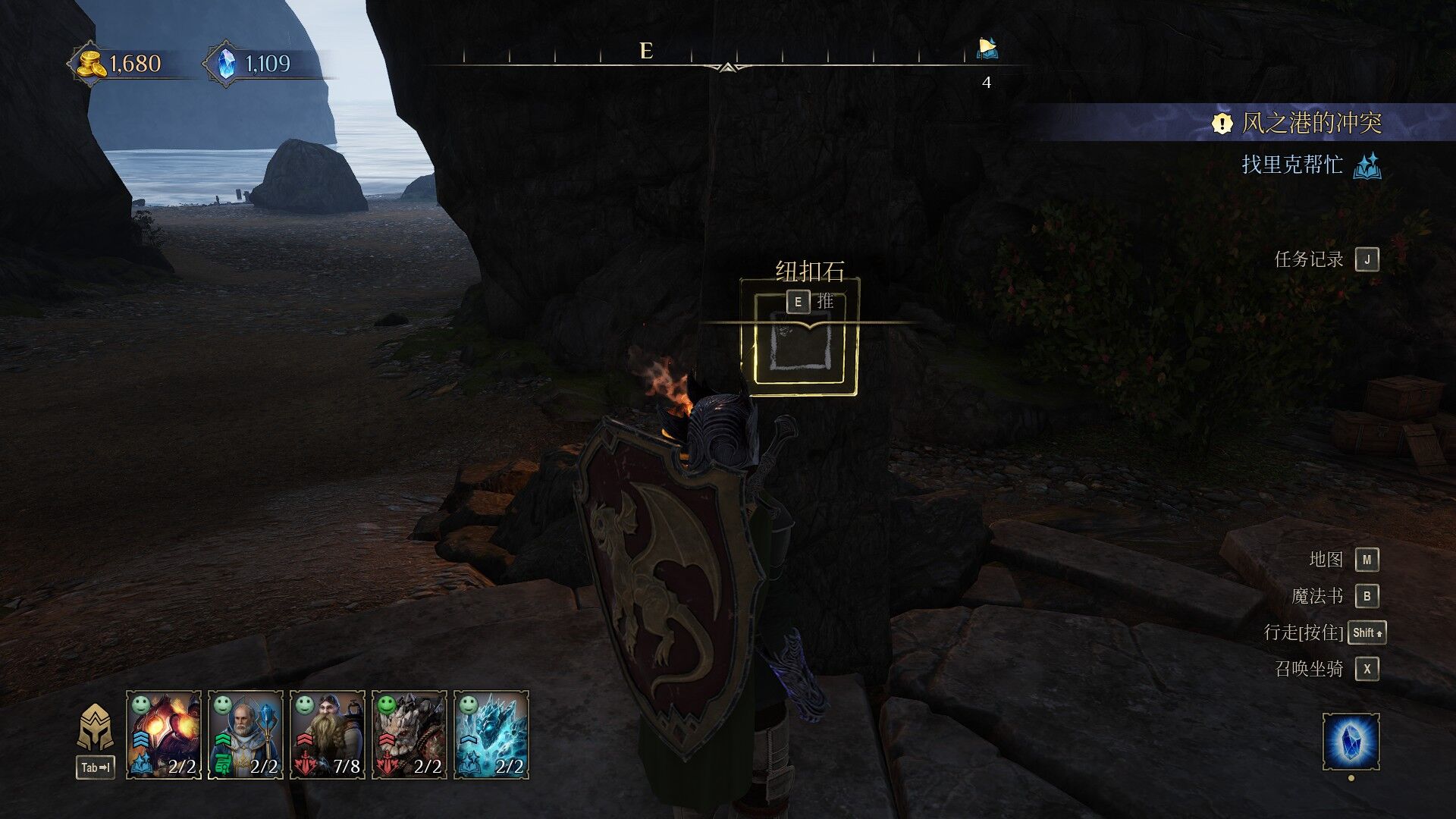Open the hero helmet character icon

[96, 729]
